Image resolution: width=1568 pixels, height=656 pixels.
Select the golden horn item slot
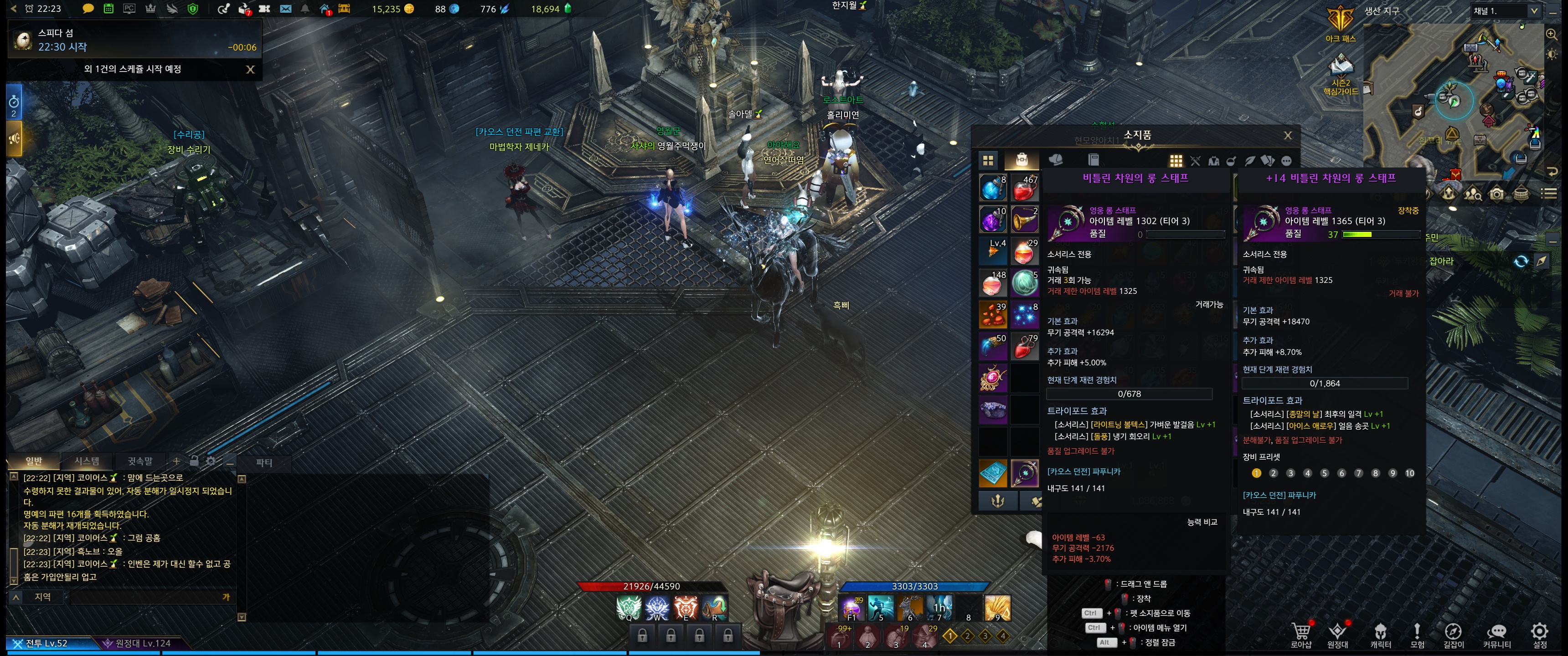point(1024,220)
